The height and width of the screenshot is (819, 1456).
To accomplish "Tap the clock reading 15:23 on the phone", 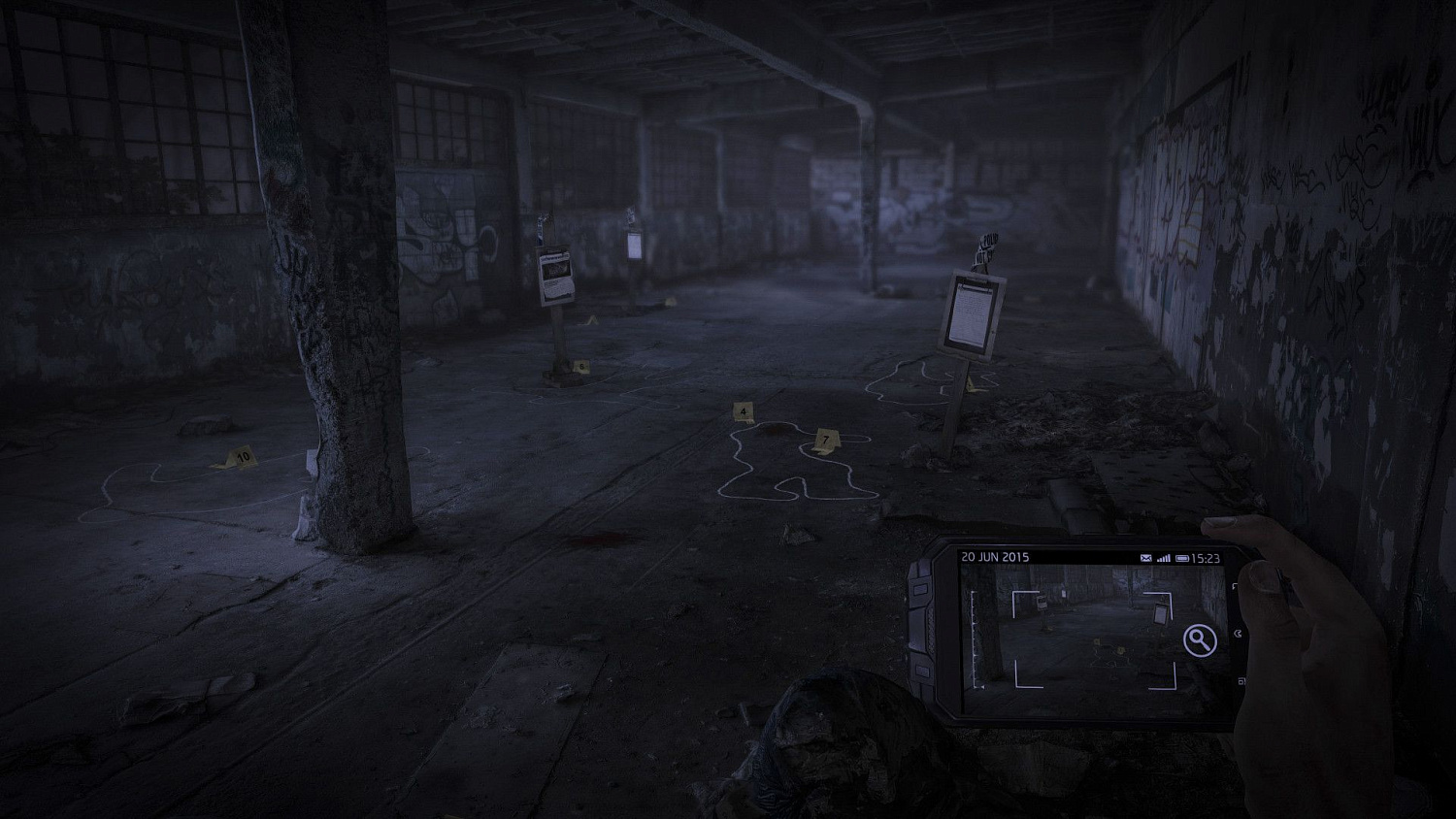I will pos(1208,557).
